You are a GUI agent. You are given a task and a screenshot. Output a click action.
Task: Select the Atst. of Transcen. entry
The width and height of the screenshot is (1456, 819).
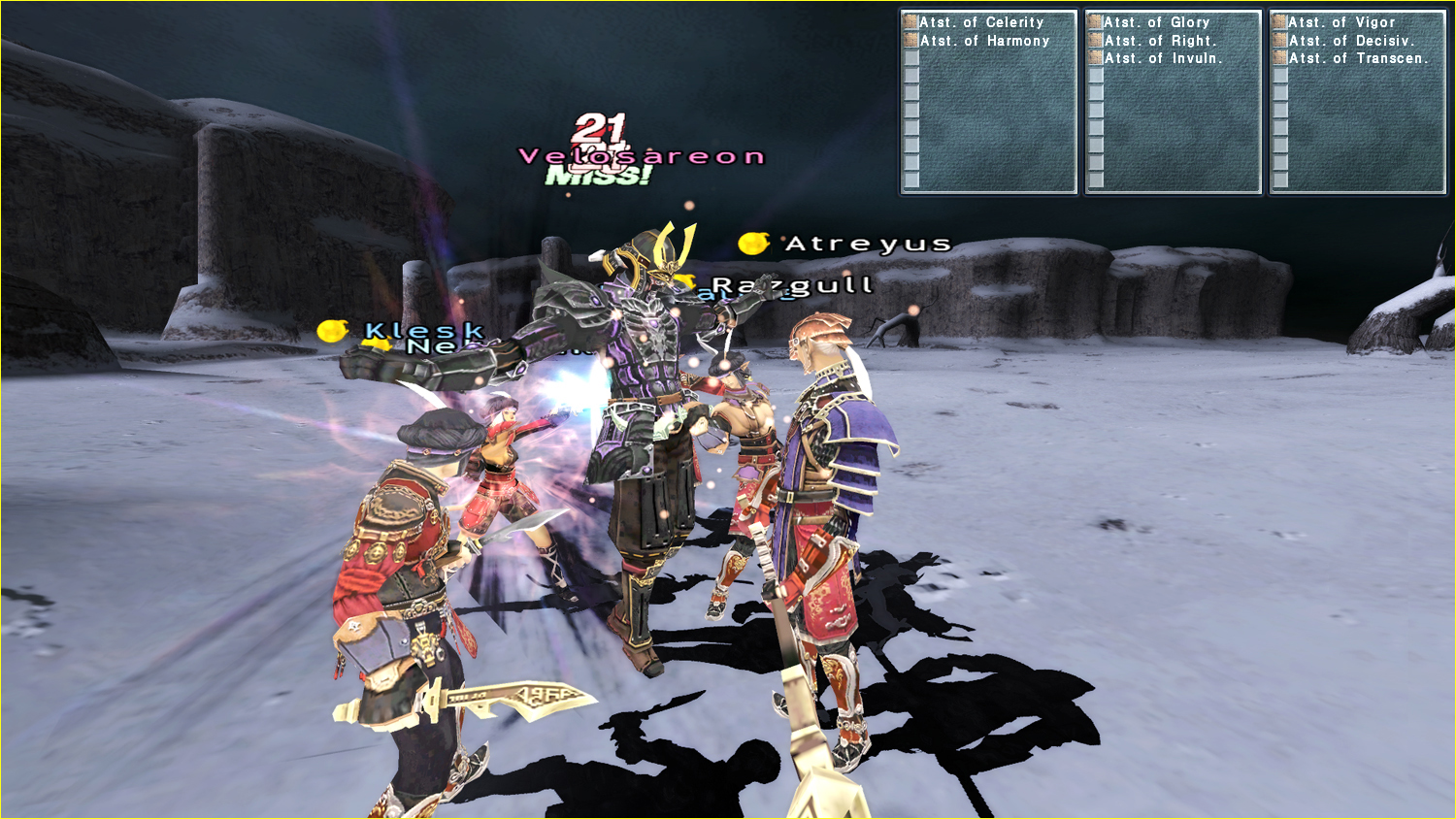click(x=1358, y=58)
